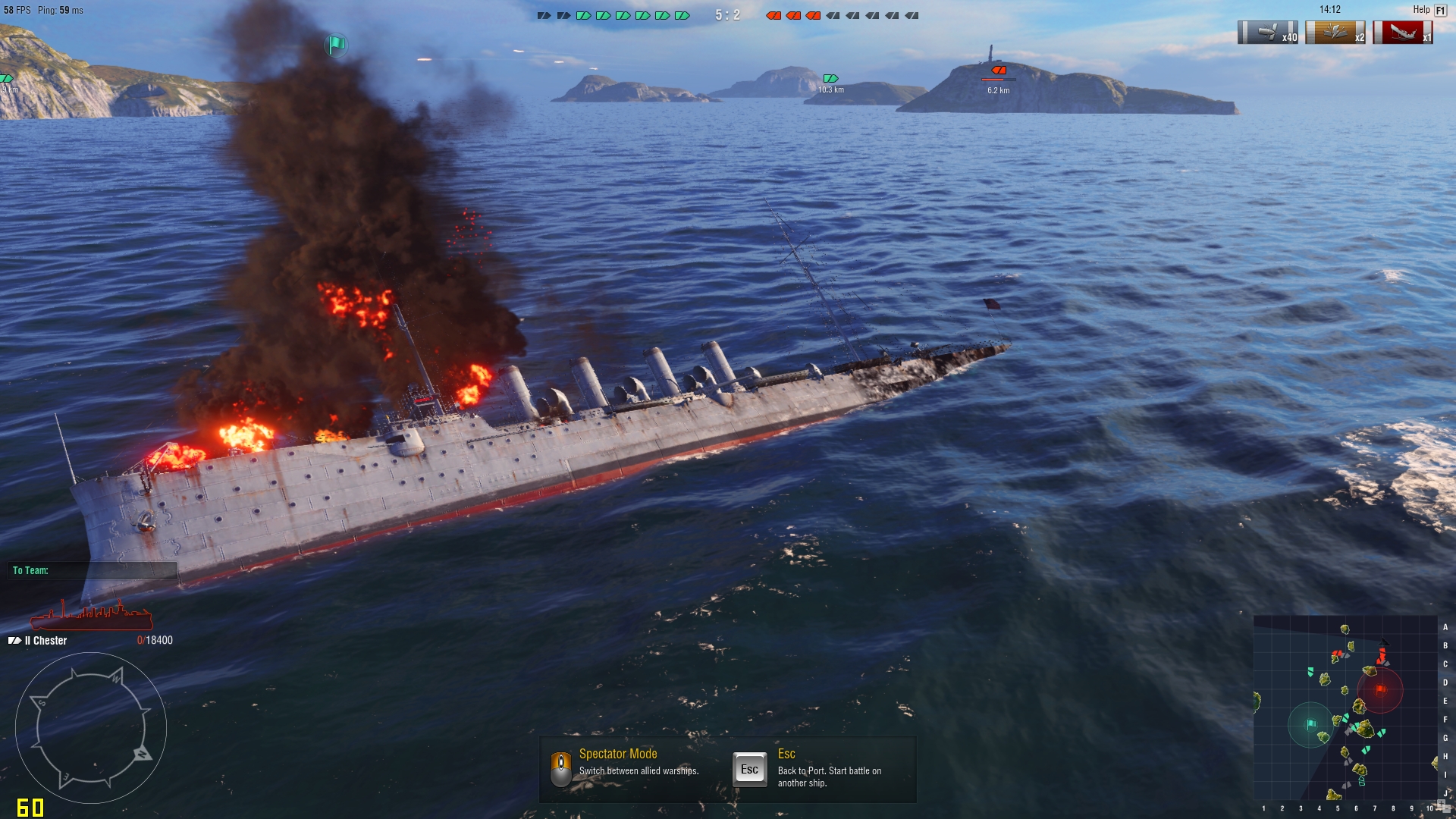Click the Chester ship status silhouette
1456x819 pixels.
tap(91, 616)
